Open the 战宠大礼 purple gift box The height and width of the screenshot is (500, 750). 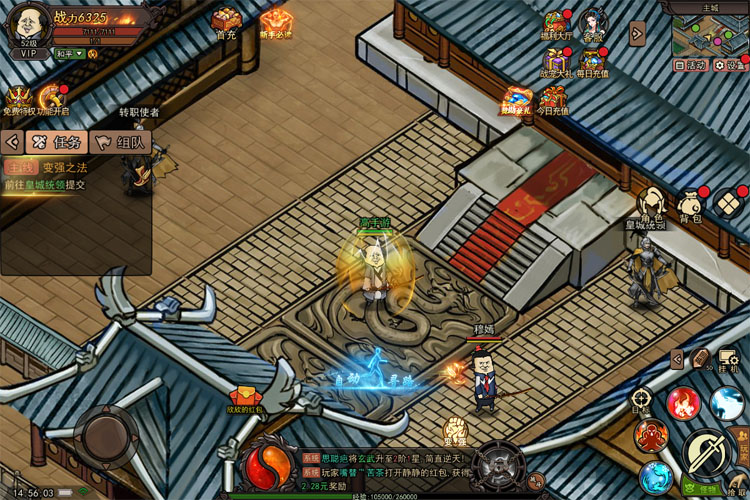point(555,62)
